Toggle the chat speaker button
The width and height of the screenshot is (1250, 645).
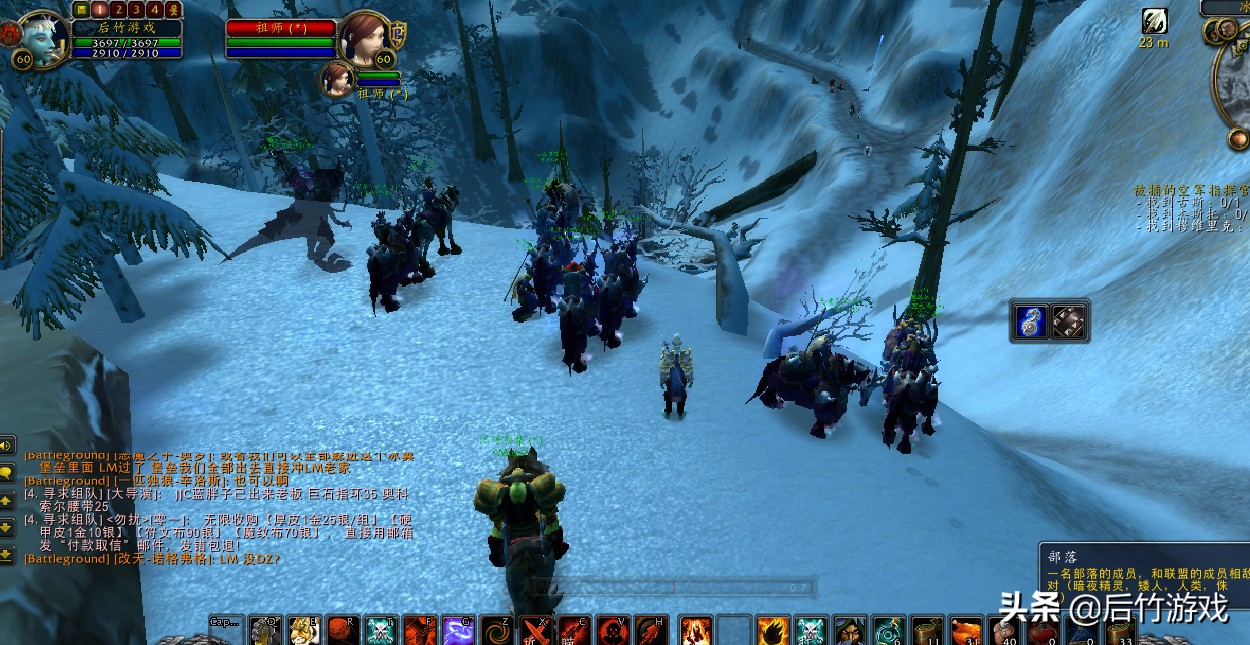7,446
